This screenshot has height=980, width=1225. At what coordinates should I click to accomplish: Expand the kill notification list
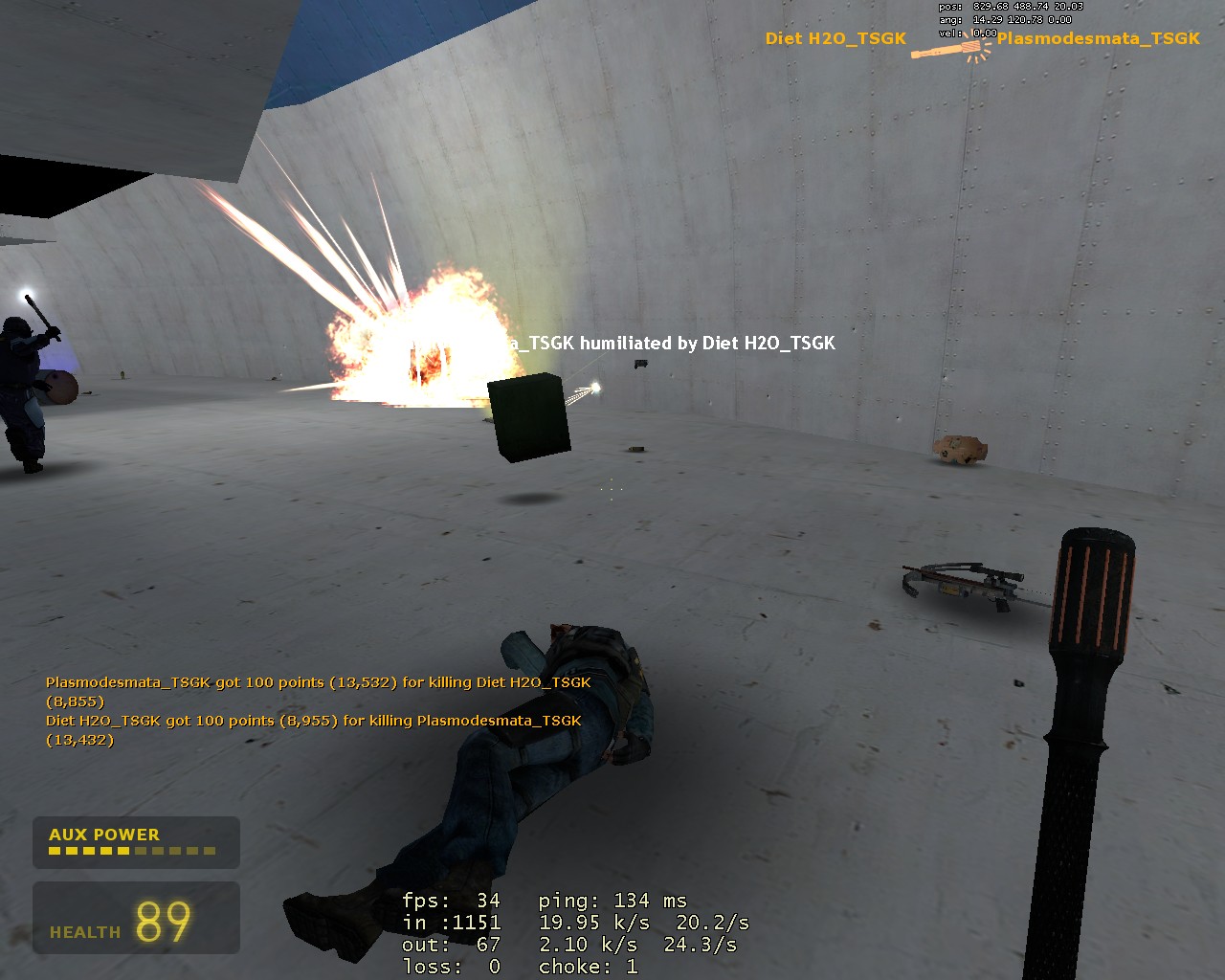(x=316, y=710)
